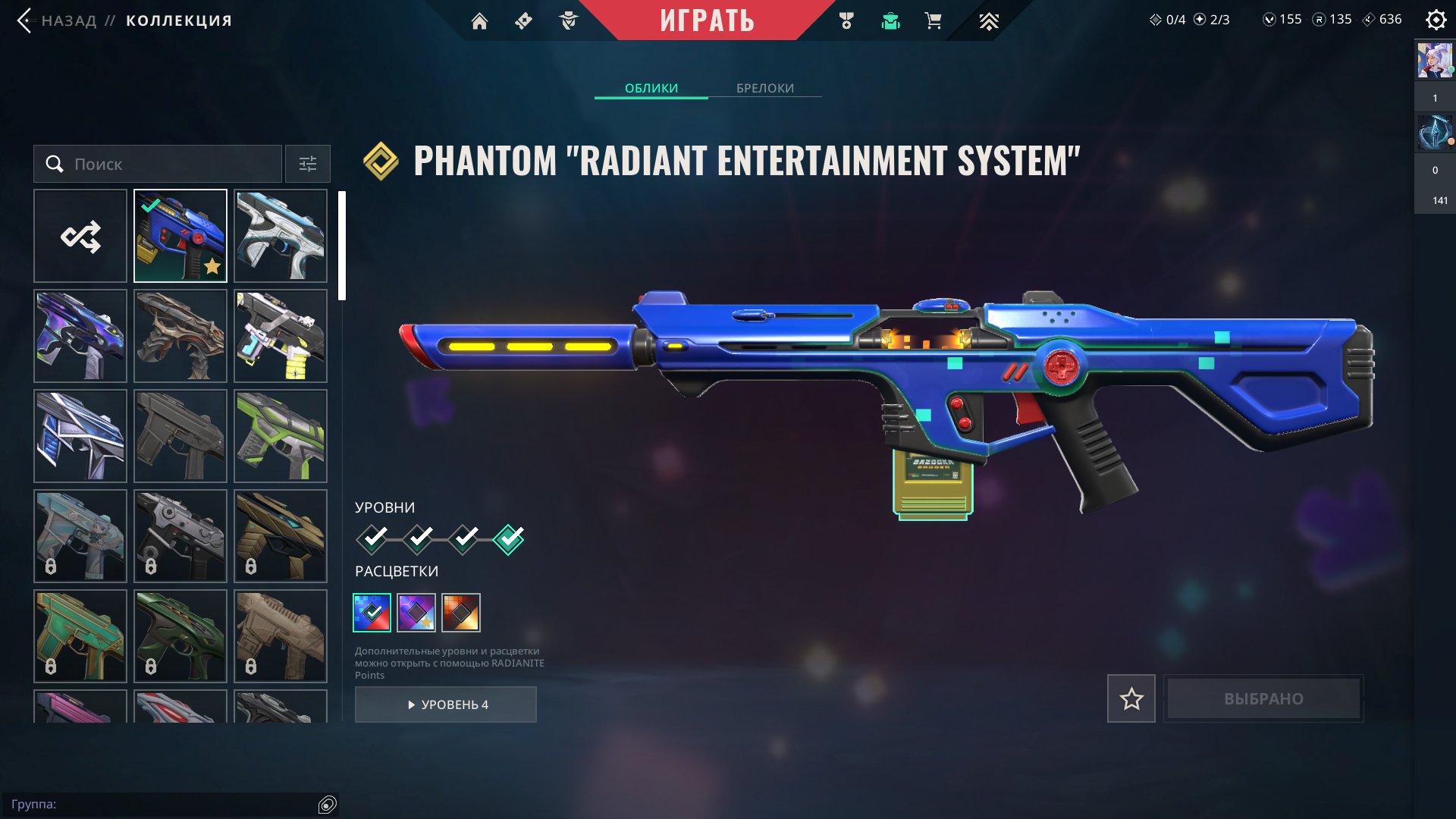1456x819 pixels.
Task: Open the skin filter options
Action: click(x=308, y=164)
